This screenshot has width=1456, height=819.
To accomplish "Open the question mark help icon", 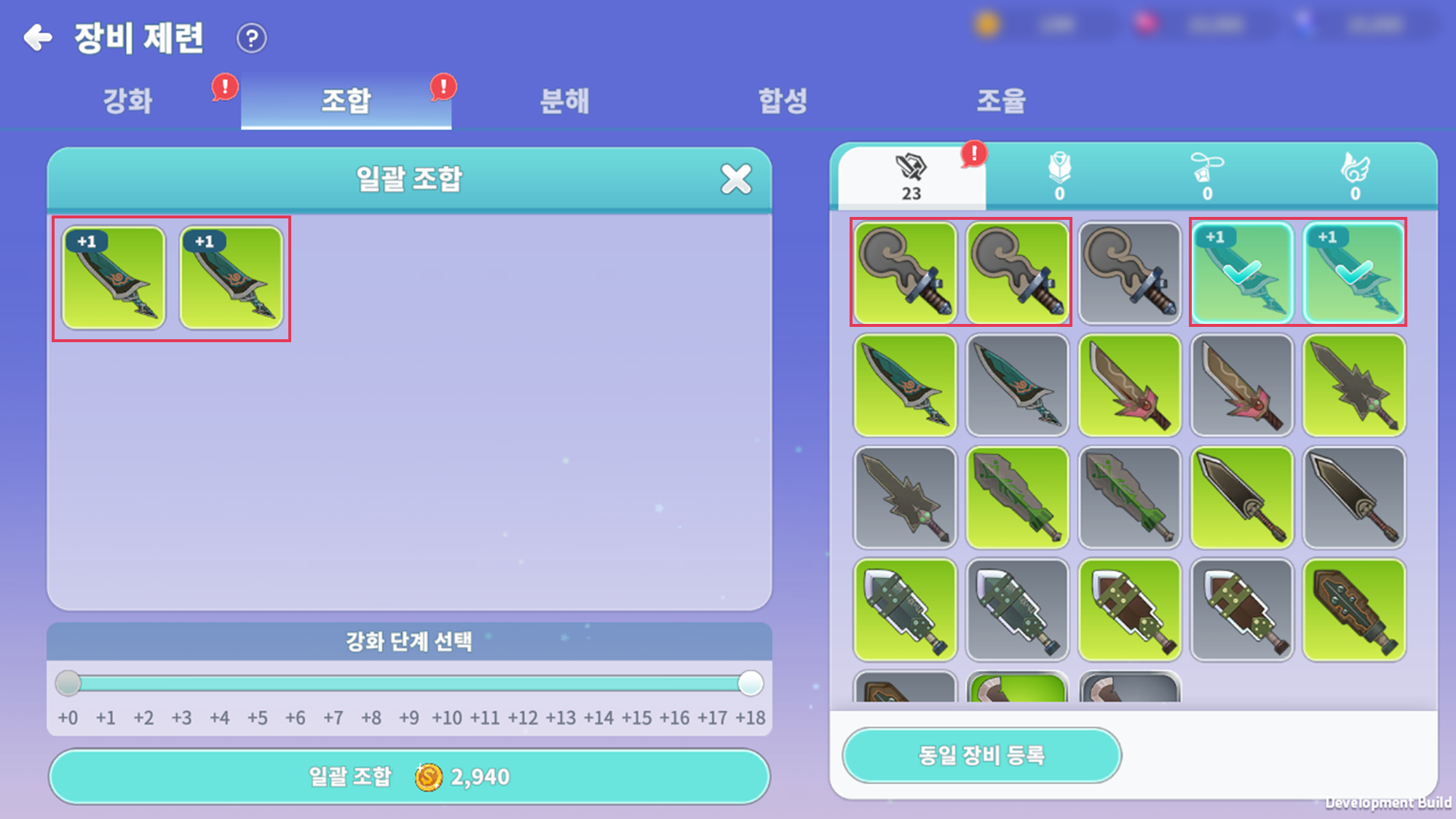I will (x=252, y=38).
